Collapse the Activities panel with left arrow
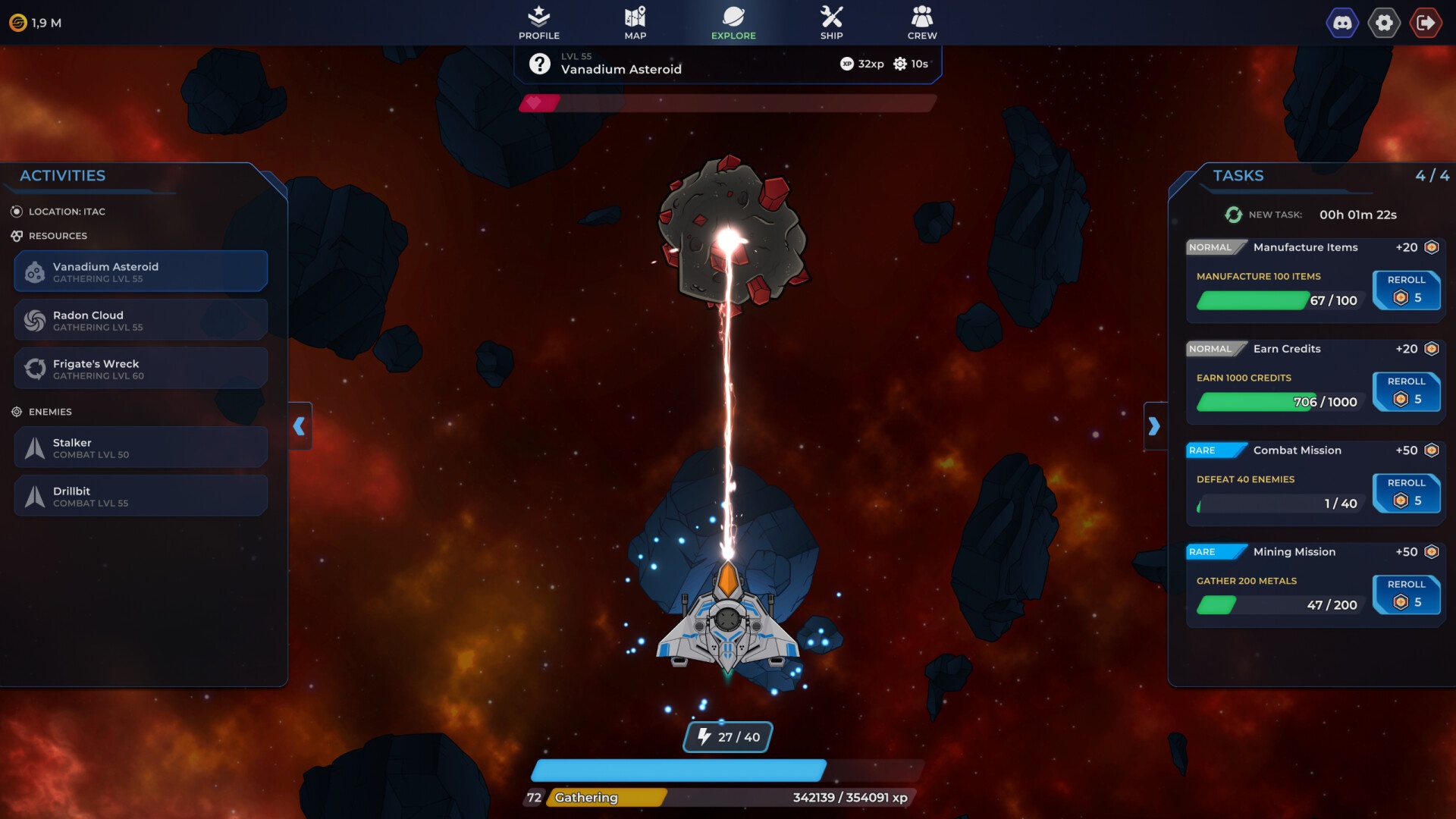 click(300, 426)
